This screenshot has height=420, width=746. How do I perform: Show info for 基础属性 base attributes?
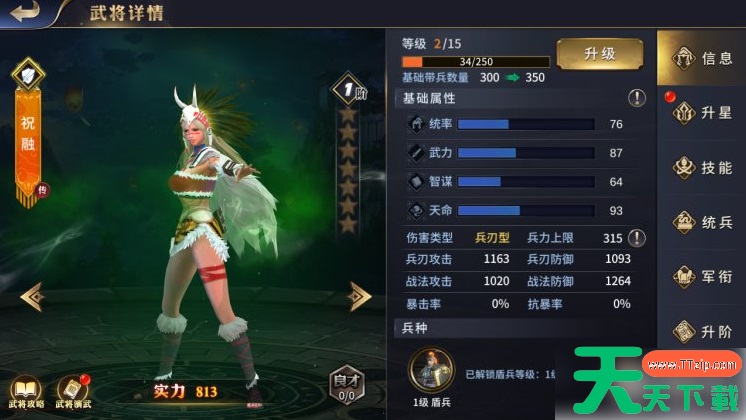[636, 98]
